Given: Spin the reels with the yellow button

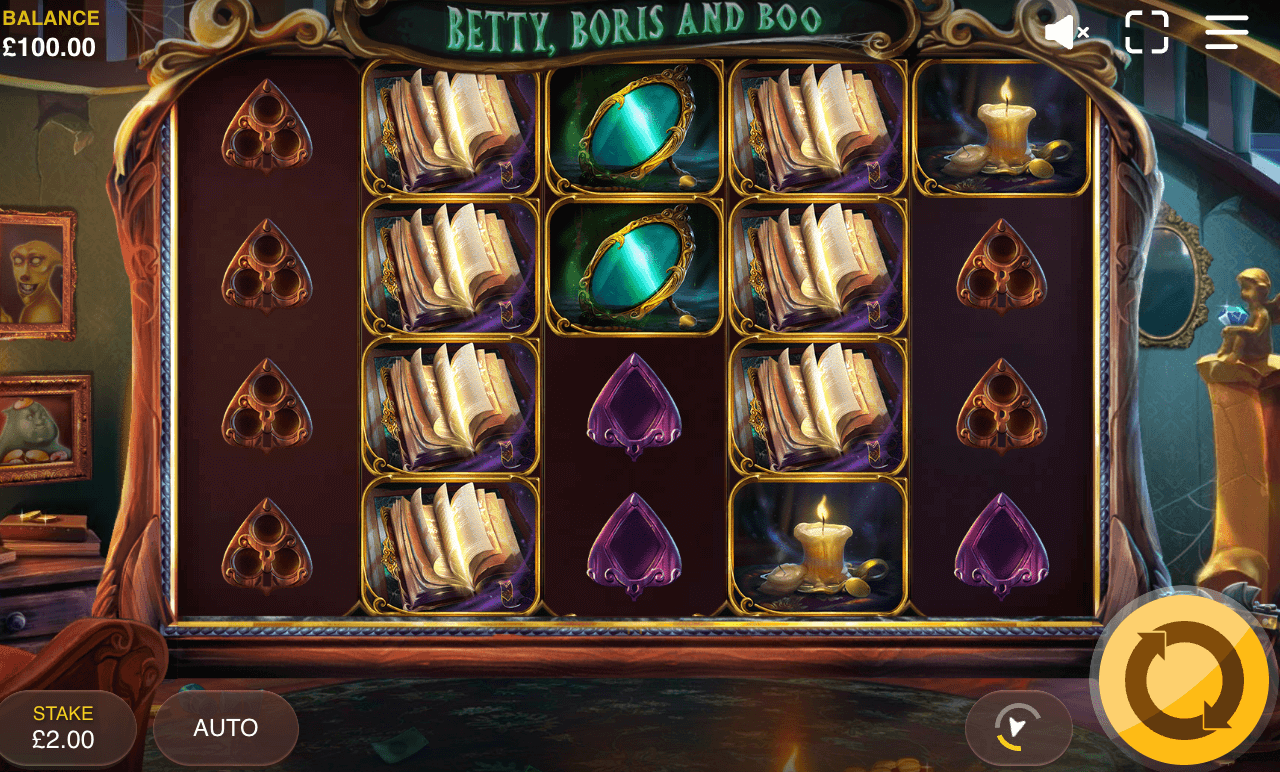Looking at the screenshot, I should [1184, 680].
